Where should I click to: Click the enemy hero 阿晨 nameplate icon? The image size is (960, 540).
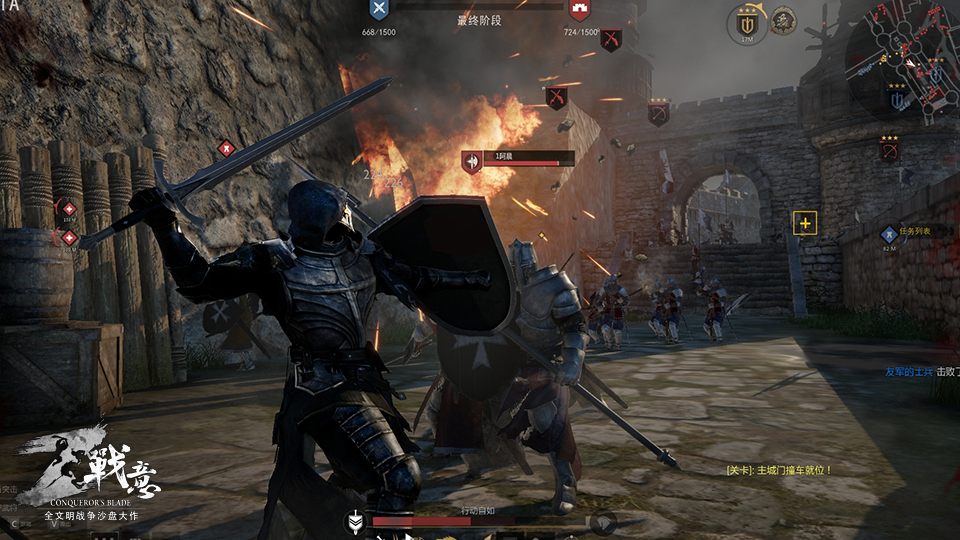click(471, 160)
